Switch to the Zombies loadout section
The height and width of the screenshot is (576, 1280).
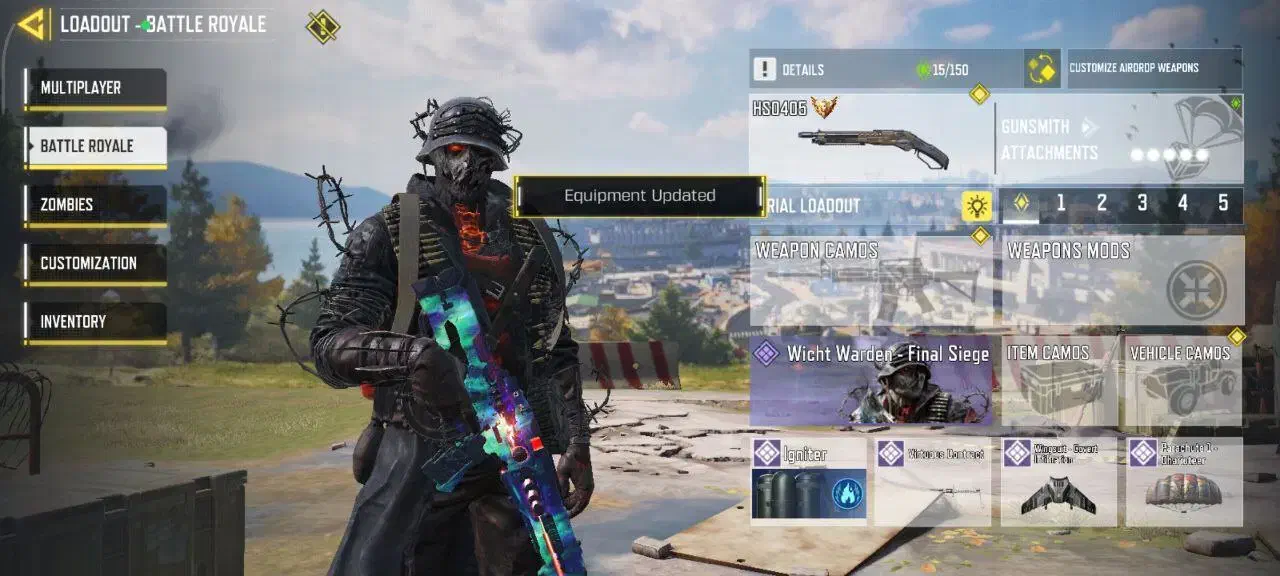96,205
